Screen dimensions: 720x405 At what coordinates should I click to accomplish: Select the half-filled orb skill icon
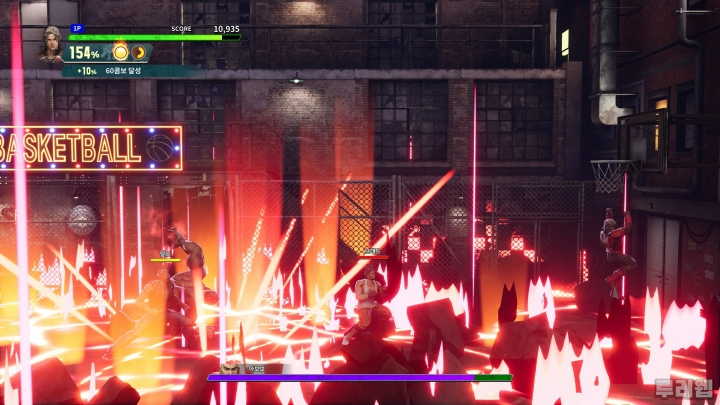139,52
